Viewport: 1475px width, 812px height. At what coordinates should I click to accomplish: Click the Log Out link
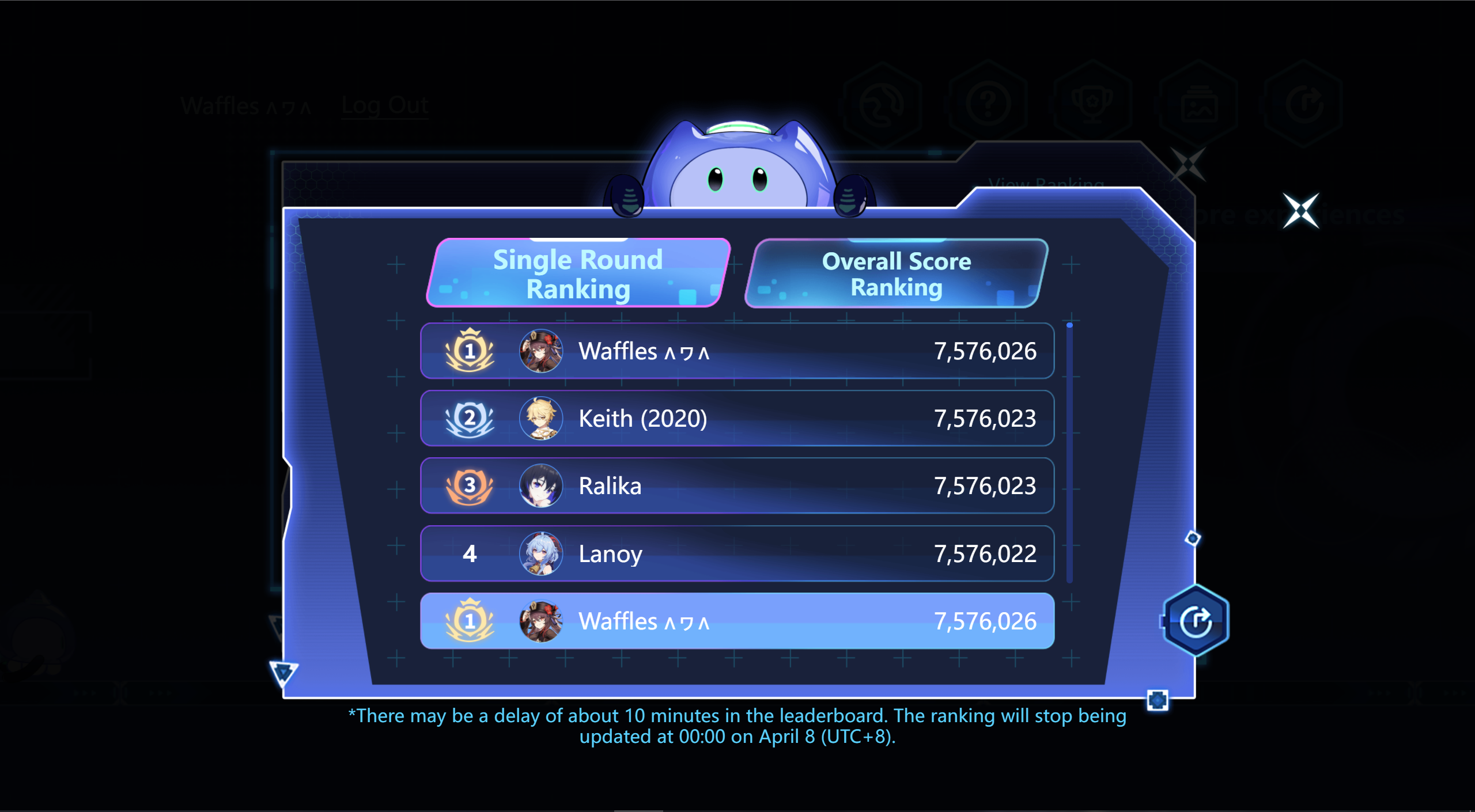coord(385,105)
